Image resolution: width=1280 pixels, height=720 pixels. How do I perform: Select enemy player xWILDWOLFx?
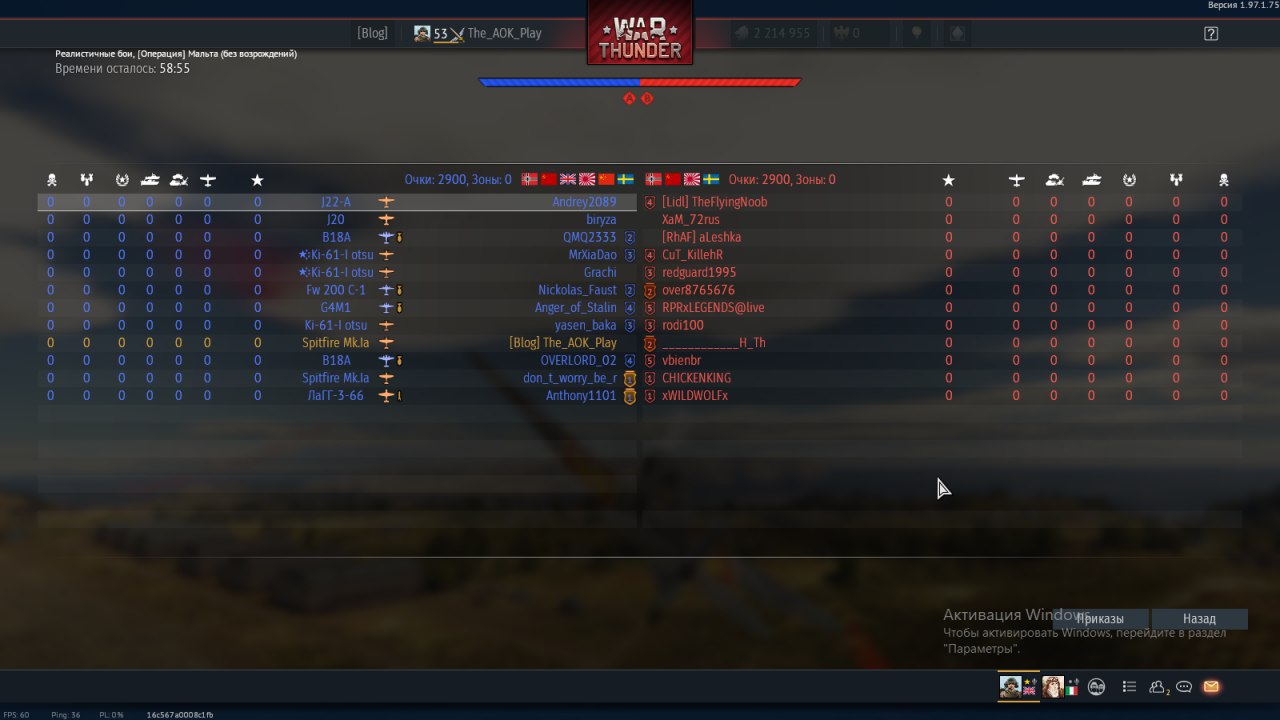click(694, 396)
